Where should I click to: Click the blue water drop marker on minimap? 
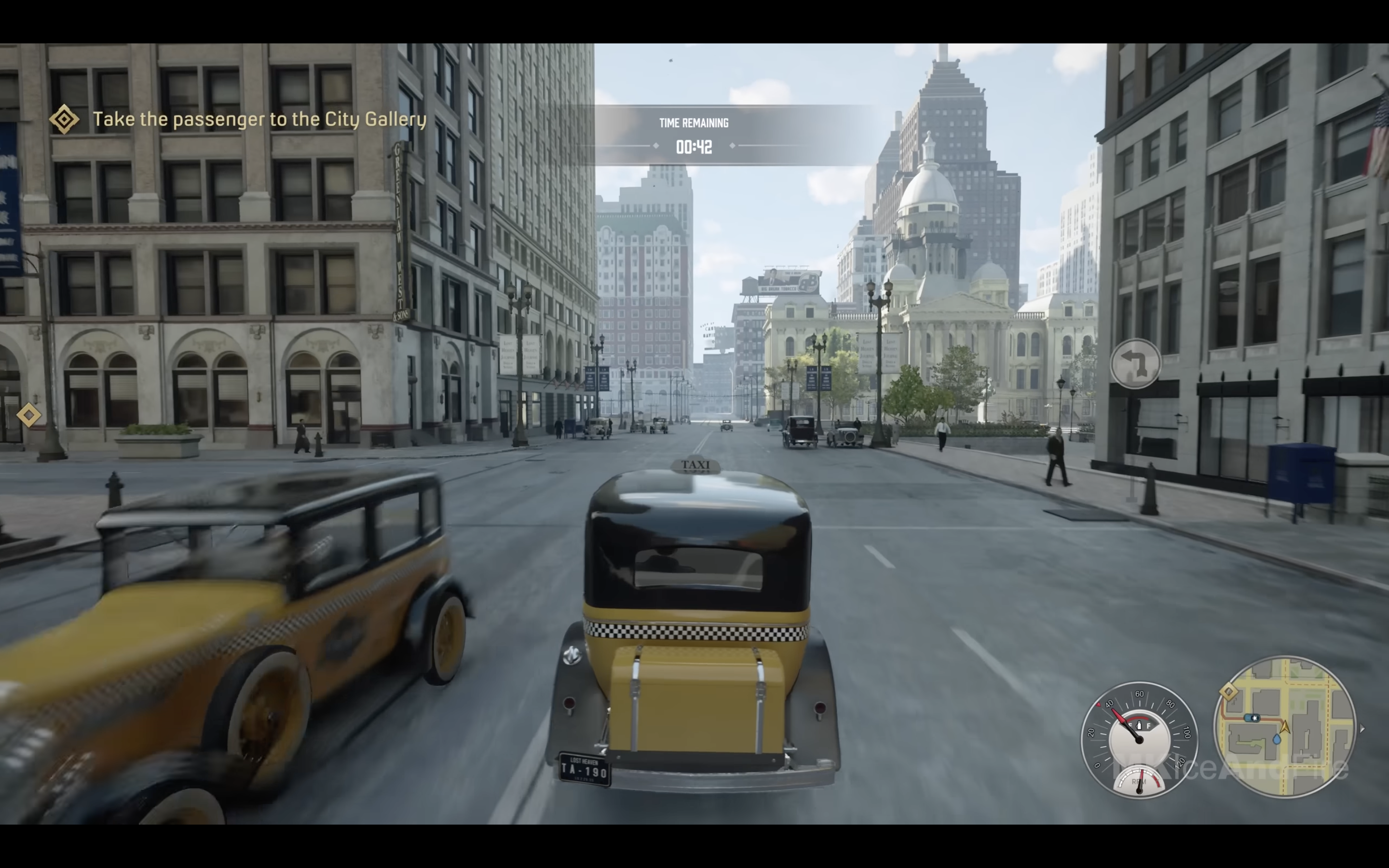1277,739
